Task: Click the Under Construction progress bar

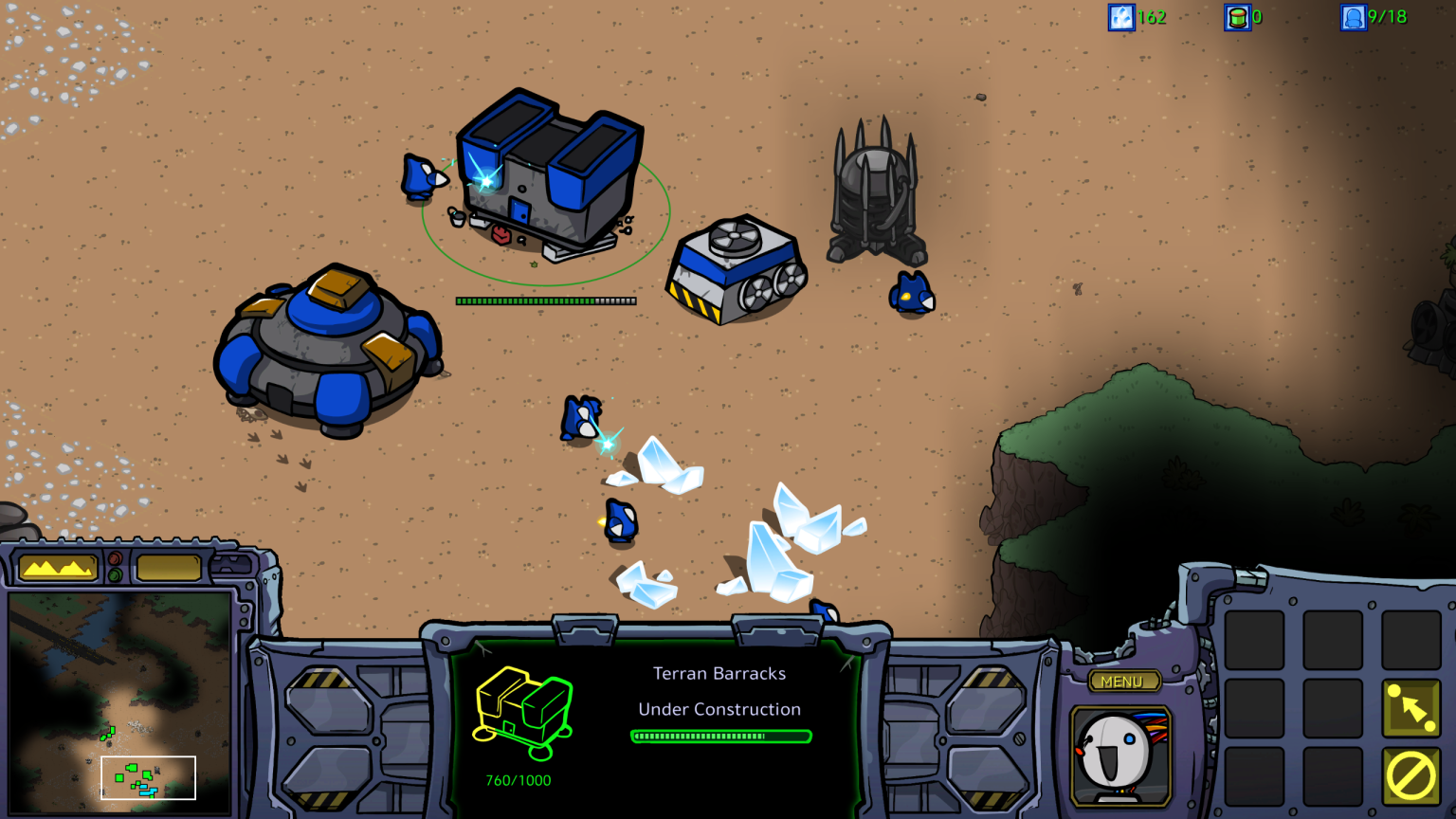Action: tap(719, 735)
